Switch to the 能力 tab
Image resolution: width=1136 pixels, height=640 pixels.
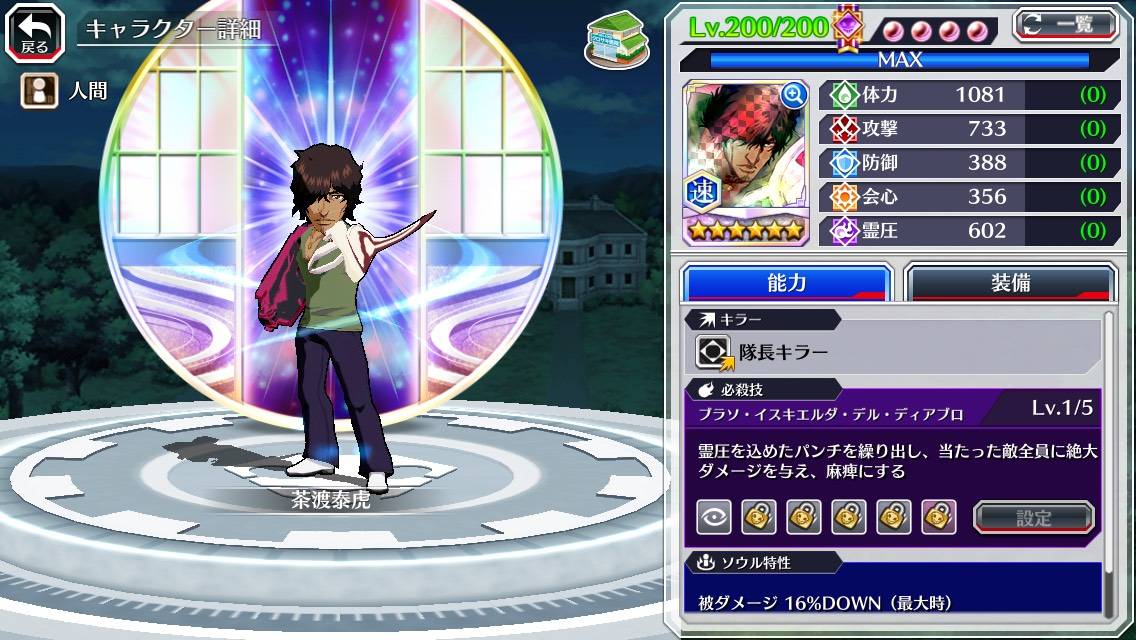click(786, 283)
